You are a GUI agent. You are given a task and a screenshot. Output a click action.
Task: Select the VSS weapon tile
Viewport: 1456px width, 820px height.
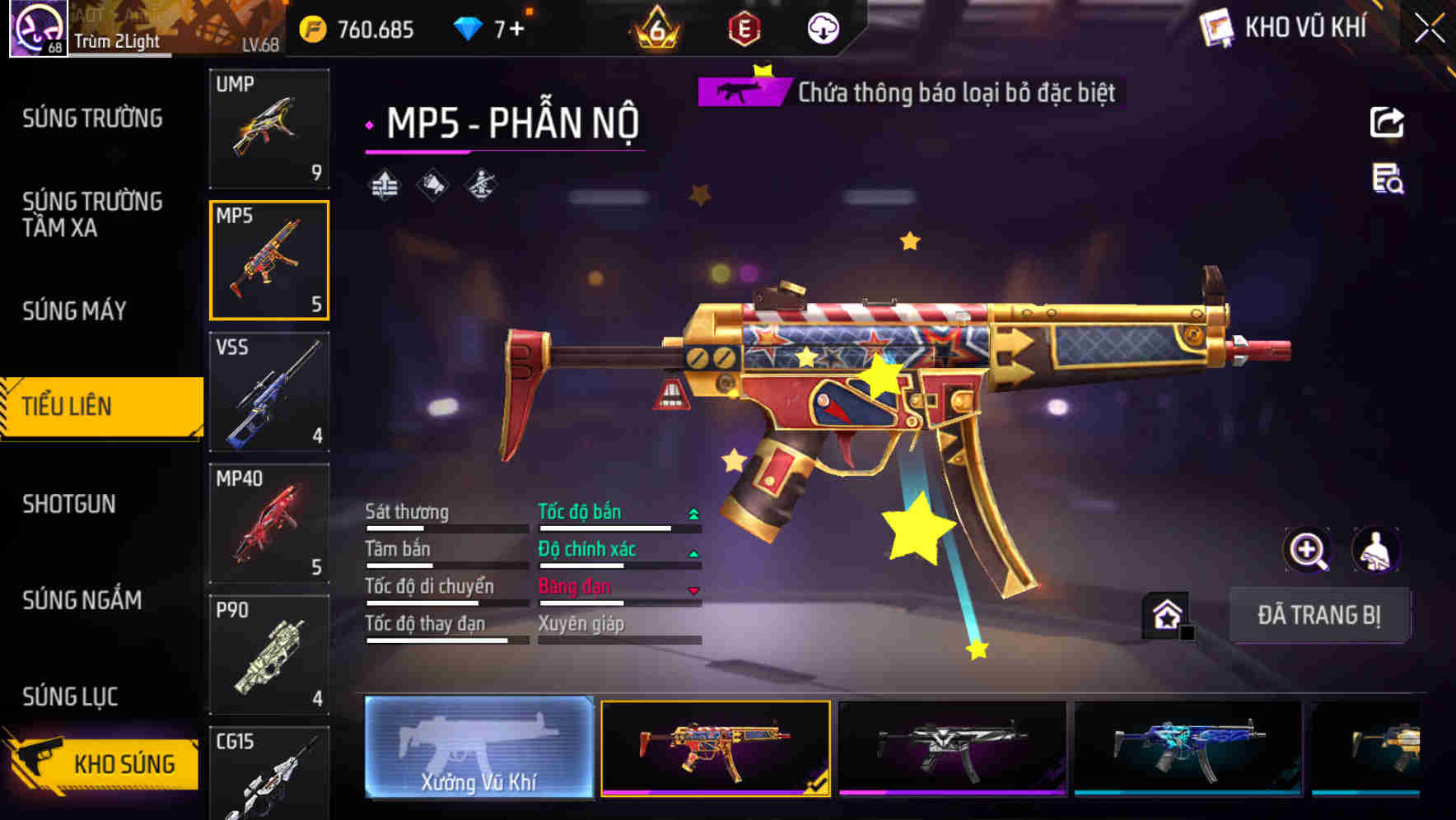pyautogui.click(x=269, y=392)
